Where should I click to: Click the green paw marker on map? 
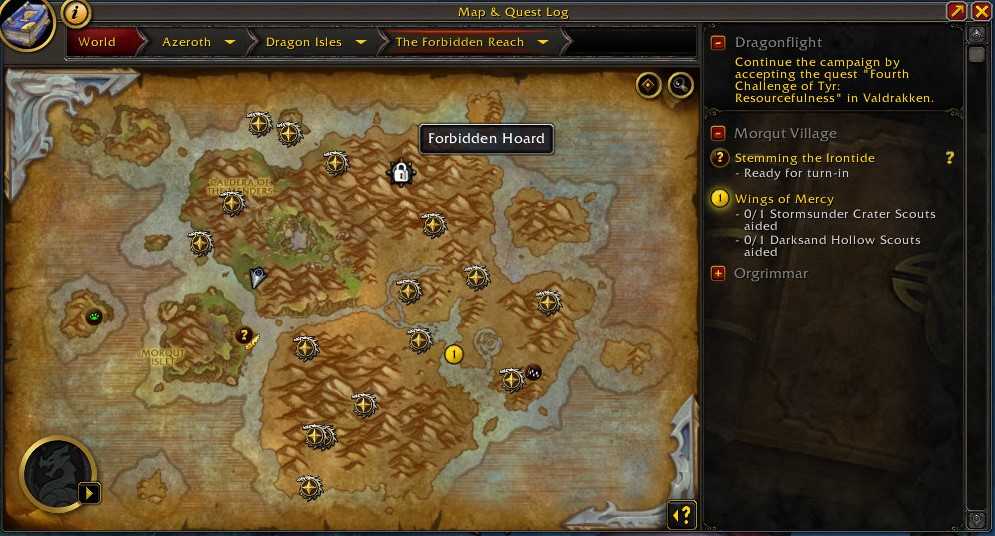(x=94, y=317)
